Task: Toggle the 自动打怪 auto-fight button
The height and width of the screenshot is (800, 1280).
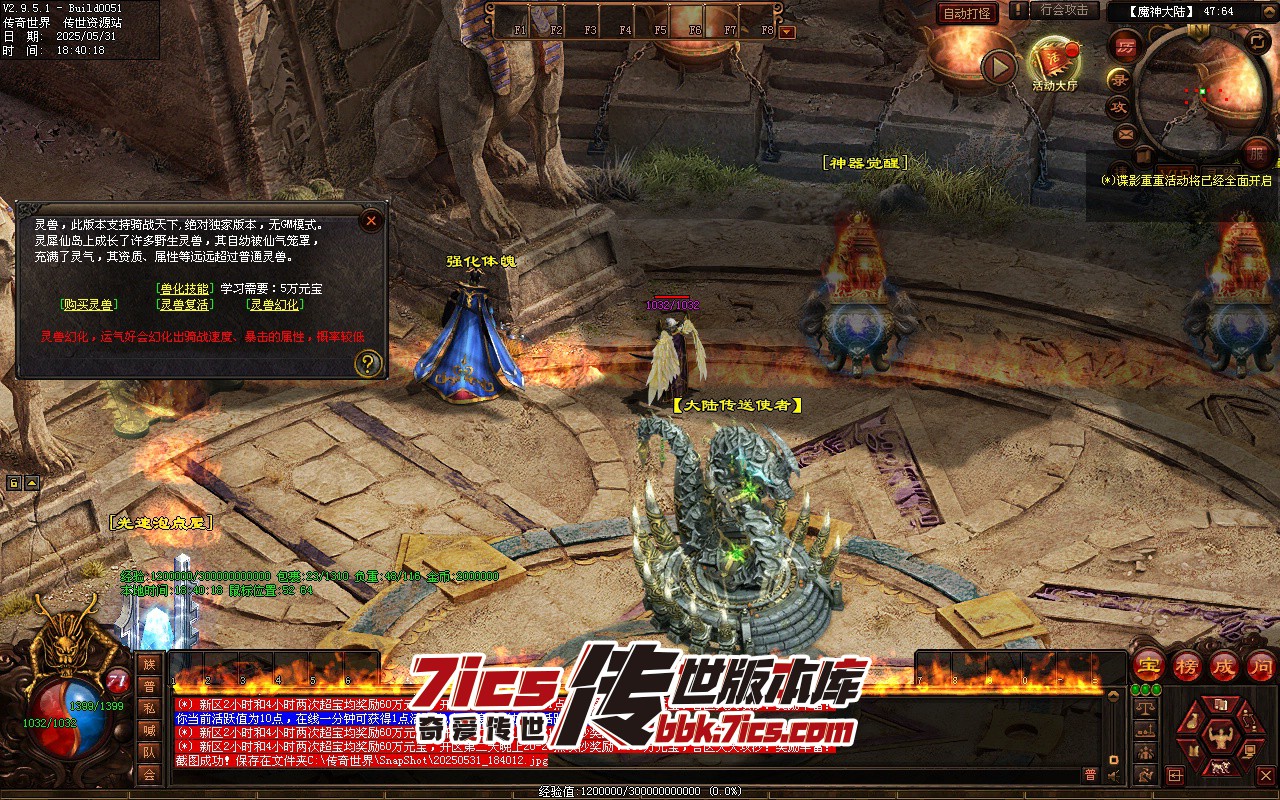Action: (967, 13)
